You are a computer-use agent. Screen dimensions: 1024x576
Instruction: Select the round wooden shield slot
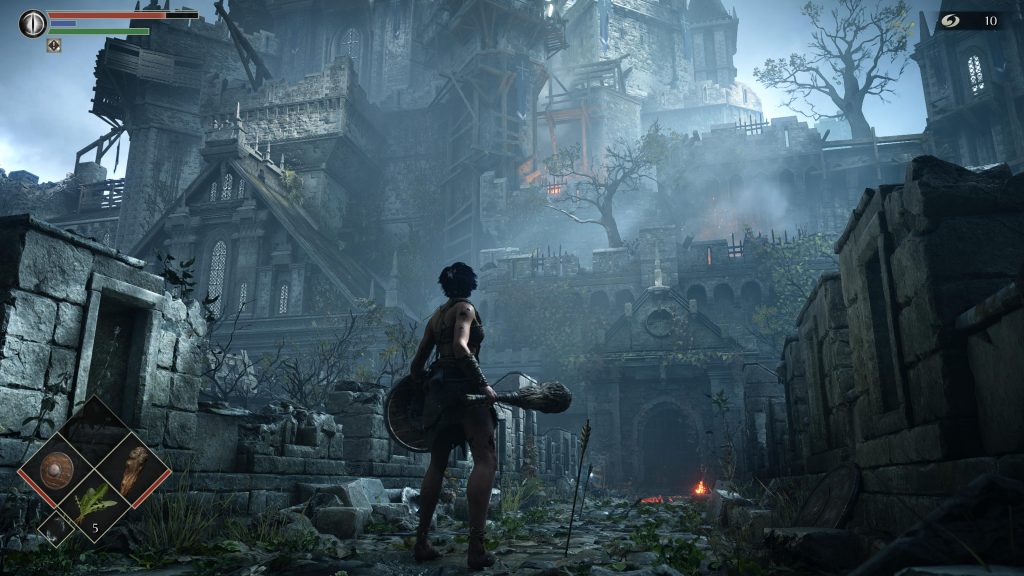pyautogui.click(x=57, y=468)
